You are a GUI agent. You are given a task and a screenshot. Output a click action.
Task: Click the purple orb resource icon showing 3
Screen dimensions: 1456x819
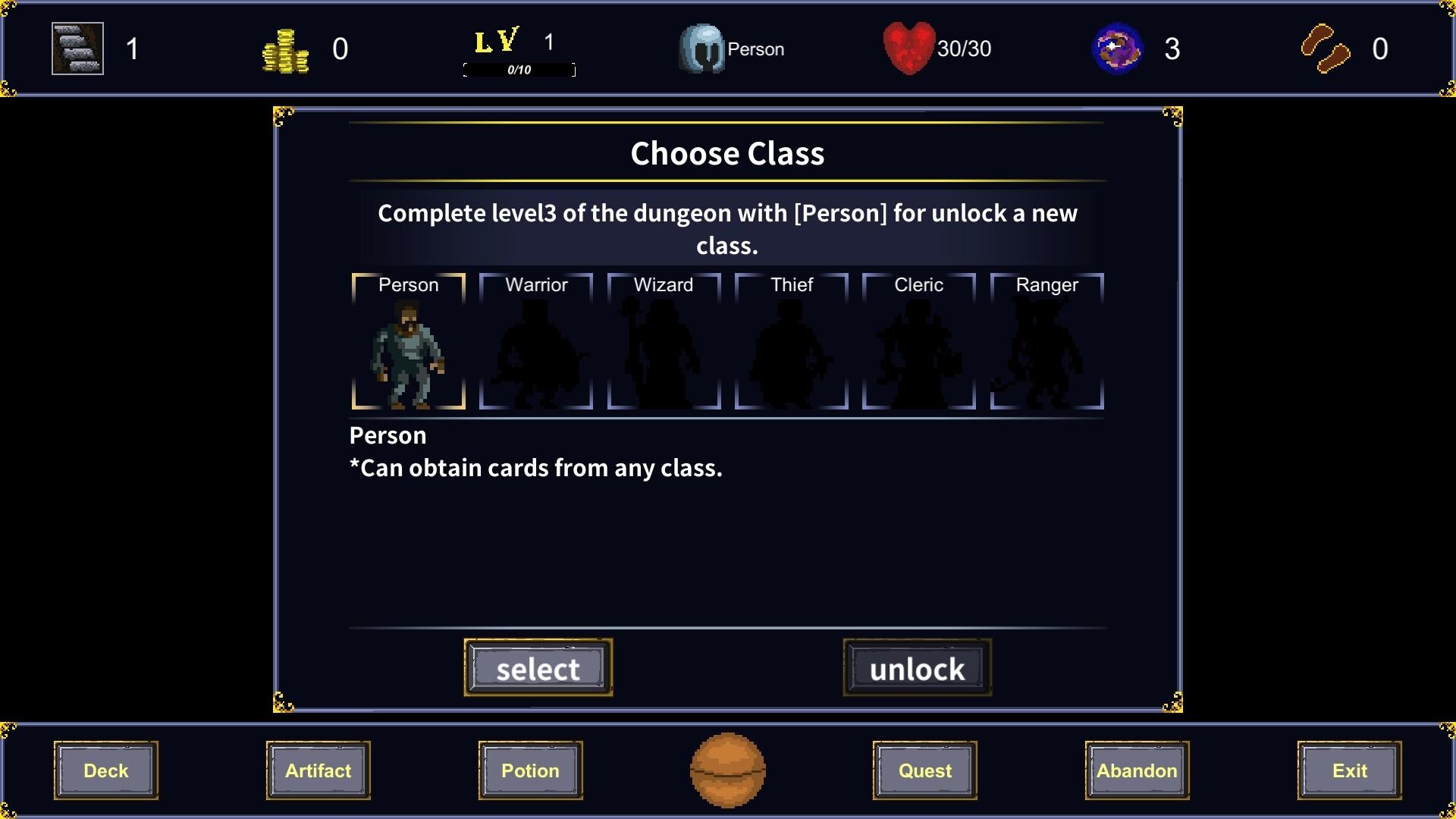click(1116, 49)
